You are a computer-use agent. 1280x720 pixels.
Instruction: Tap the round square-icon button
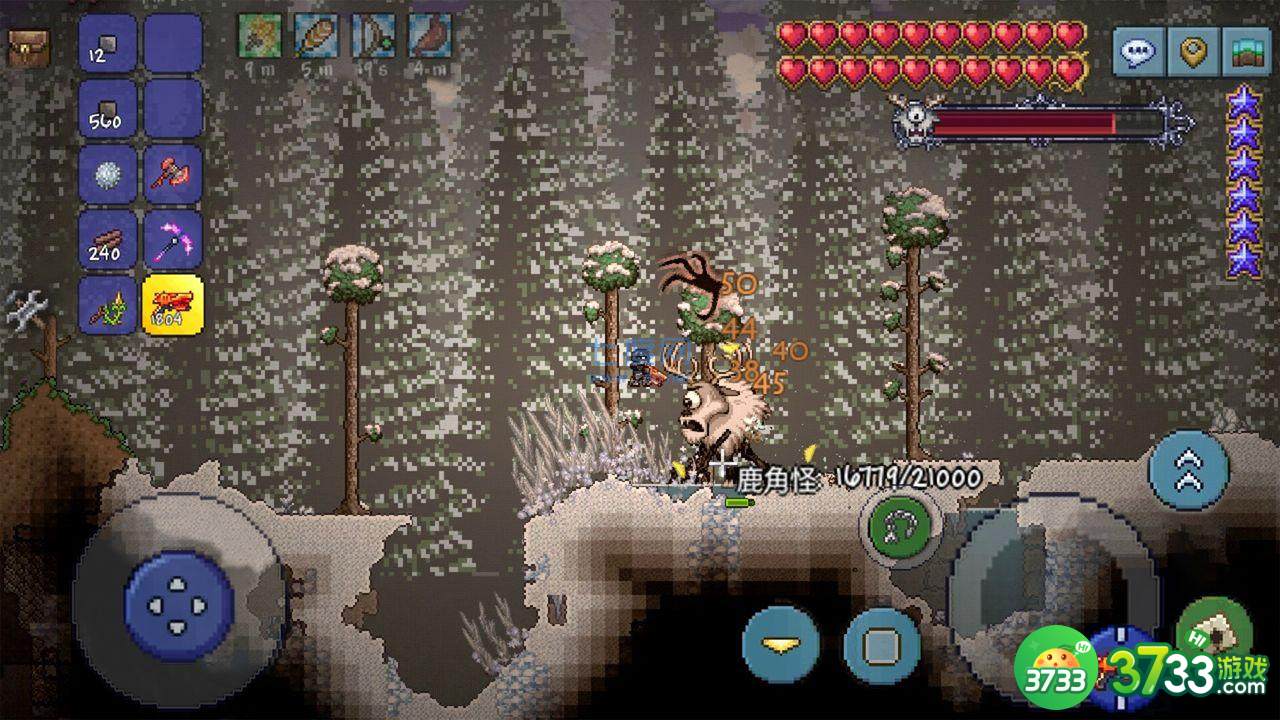(882, 645)
